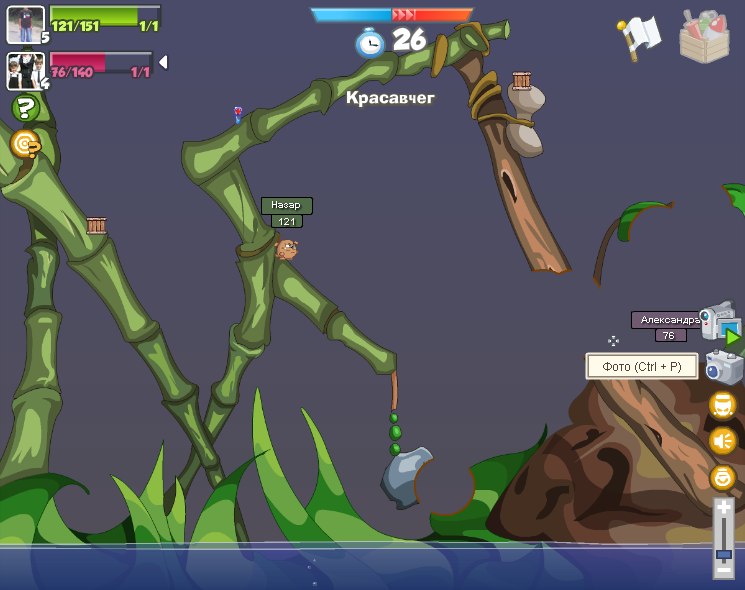Click the orange button above the speaker
This screenshot has width=745, height=590.
click(x=722, y=405)
